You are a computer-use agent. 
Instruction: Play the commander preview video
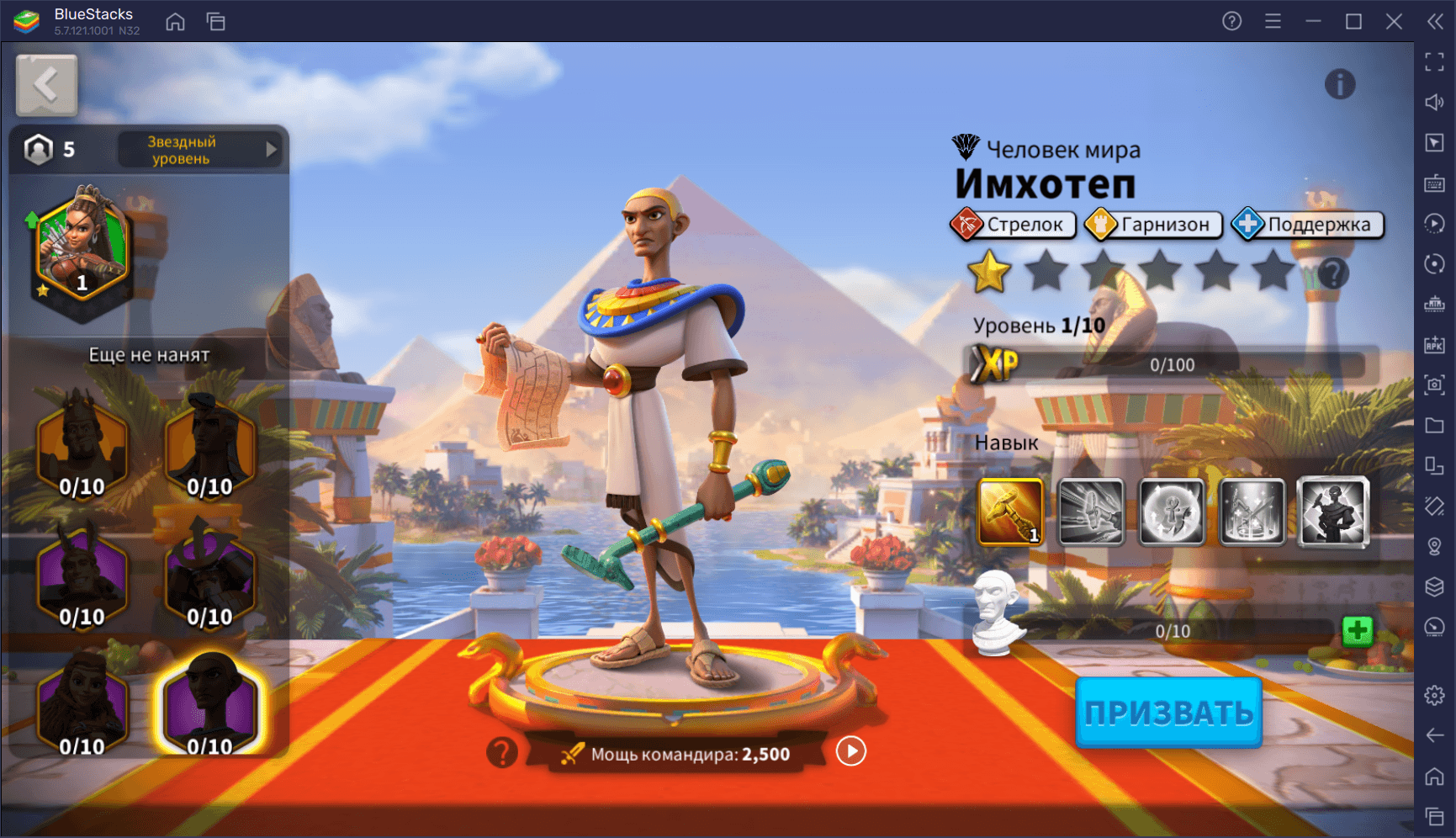coord(850,751)
